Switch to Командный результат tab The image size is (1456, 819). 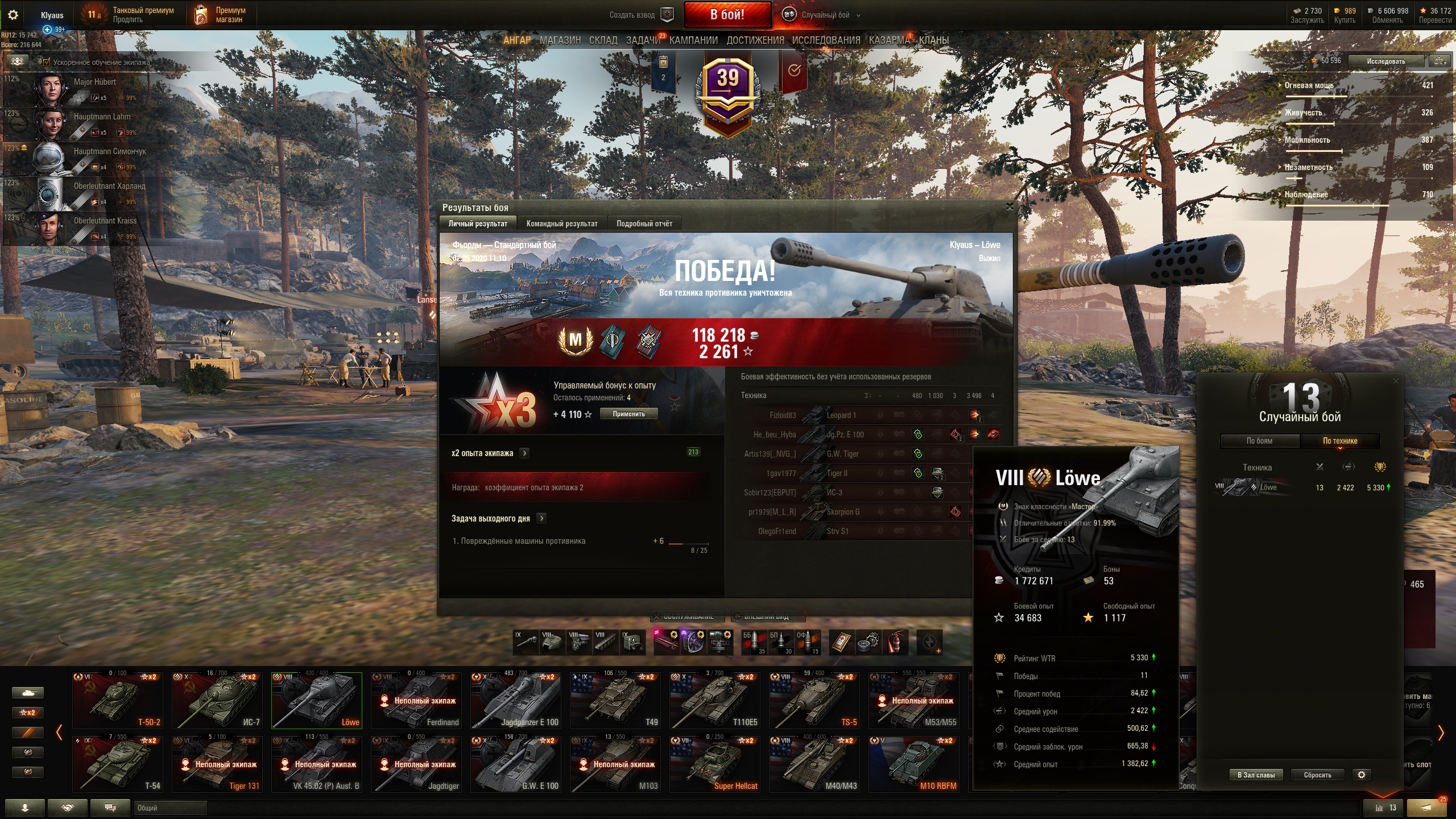point(561,224)
